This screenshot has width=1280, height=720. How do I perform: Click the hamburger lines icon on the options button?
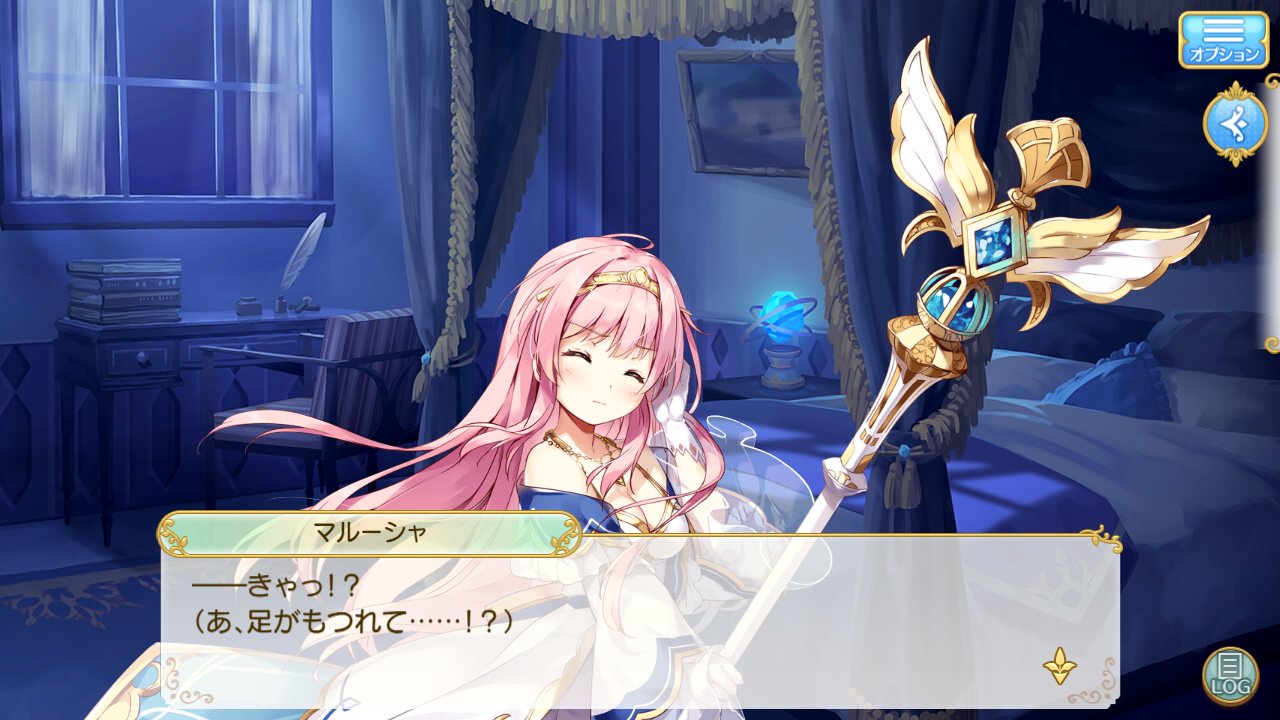coord(1222,30)
